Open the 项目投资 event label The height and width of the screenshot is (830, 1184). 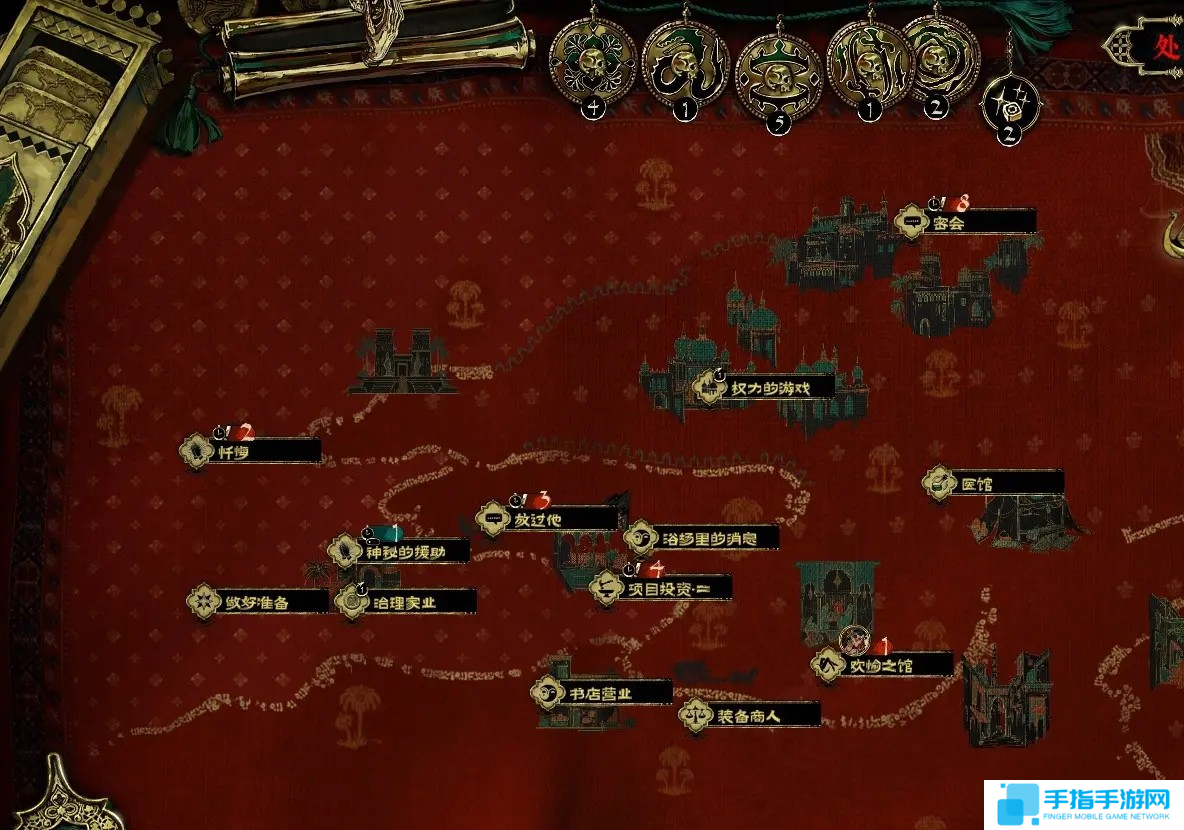661,589
